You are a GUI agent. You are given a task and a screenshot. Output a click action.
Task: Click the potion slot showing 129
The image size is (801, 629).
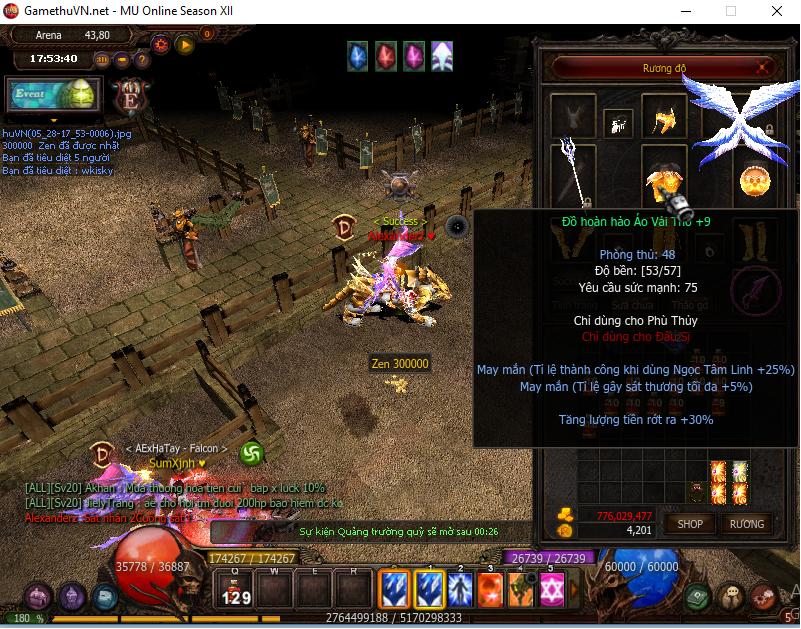[x=234, y=589]
